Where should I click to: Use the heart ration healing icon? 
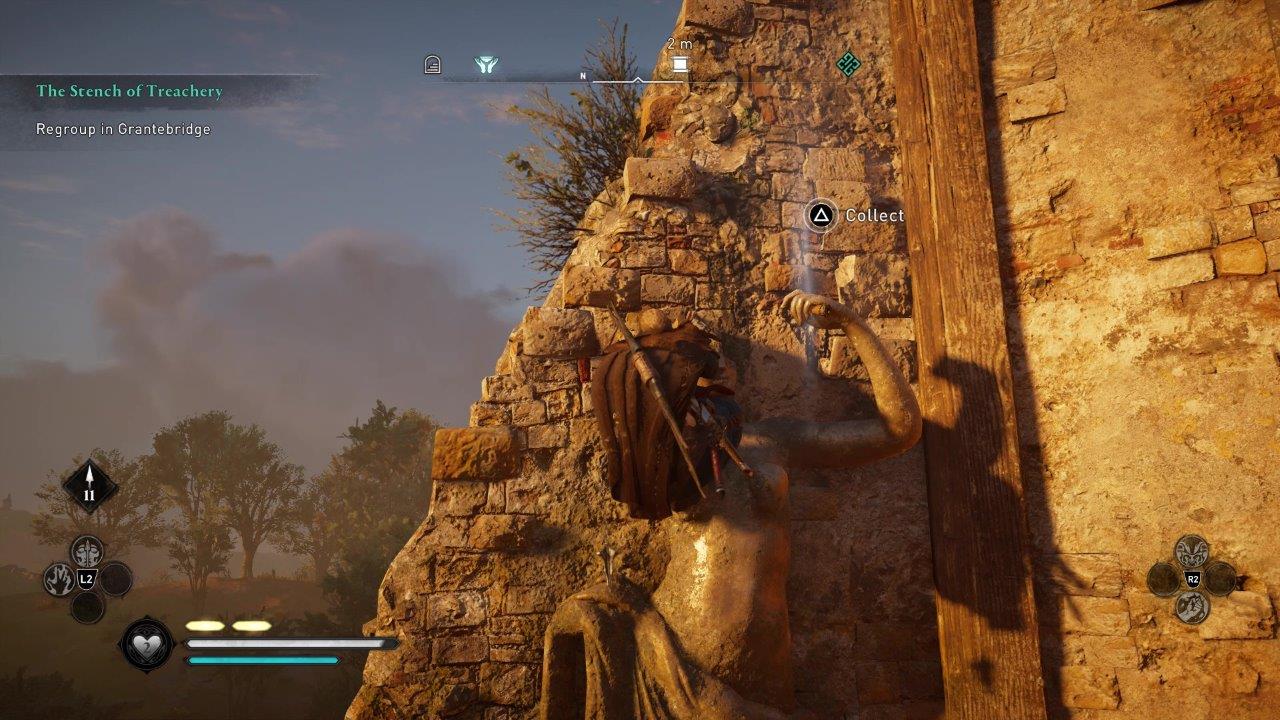coord(147,643)
